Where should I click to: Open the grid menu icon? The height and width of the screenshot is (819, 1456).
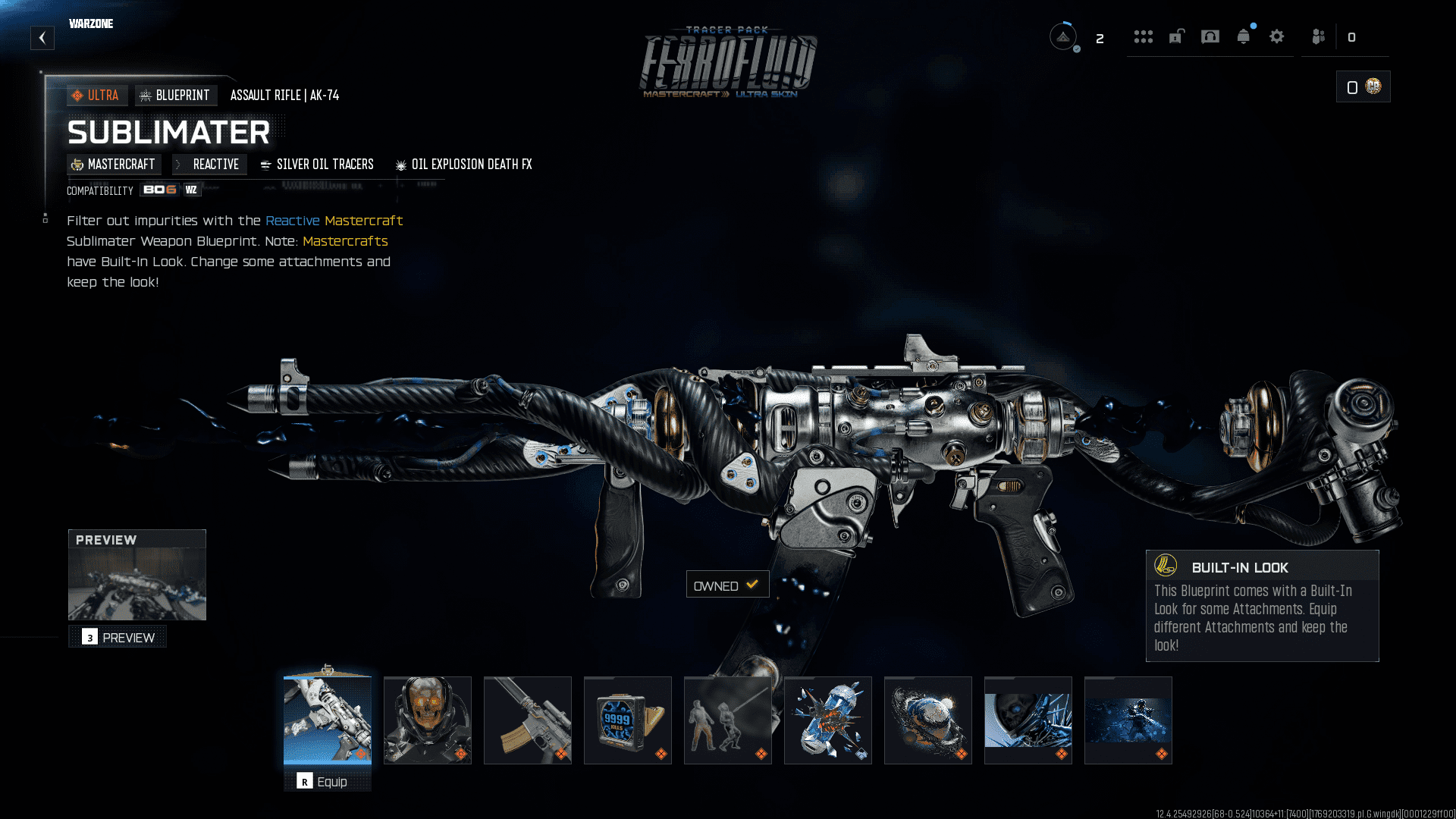click(1144, 36)
